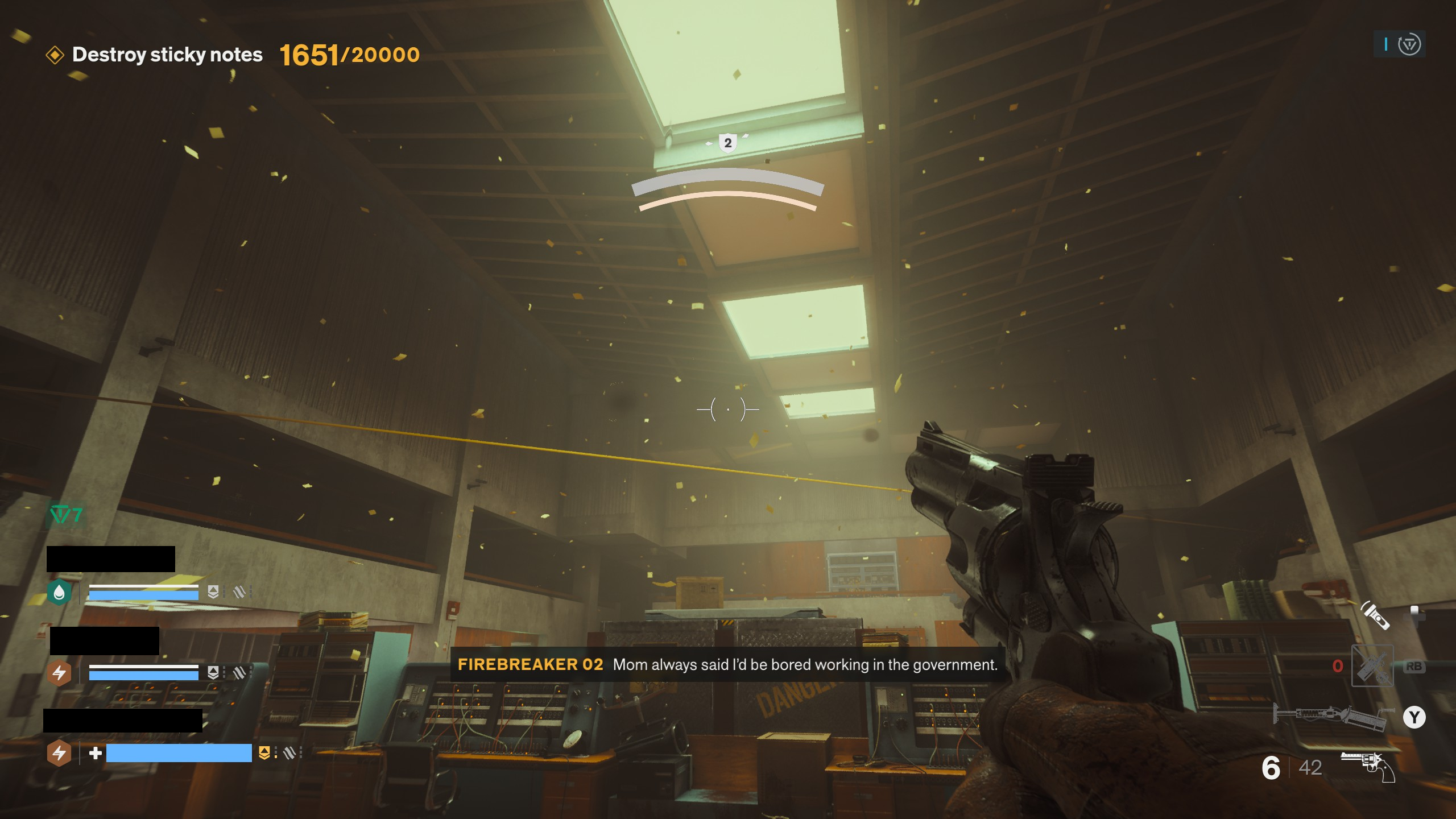Select the yellow rank chevron icon

click(264, 753)
